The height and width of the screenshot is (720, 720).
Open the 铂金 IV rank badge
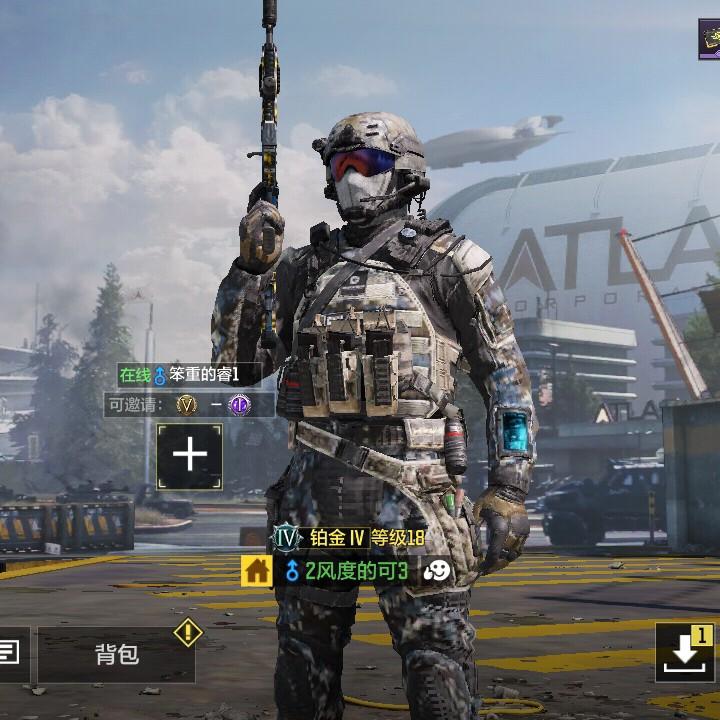[287, 538]
